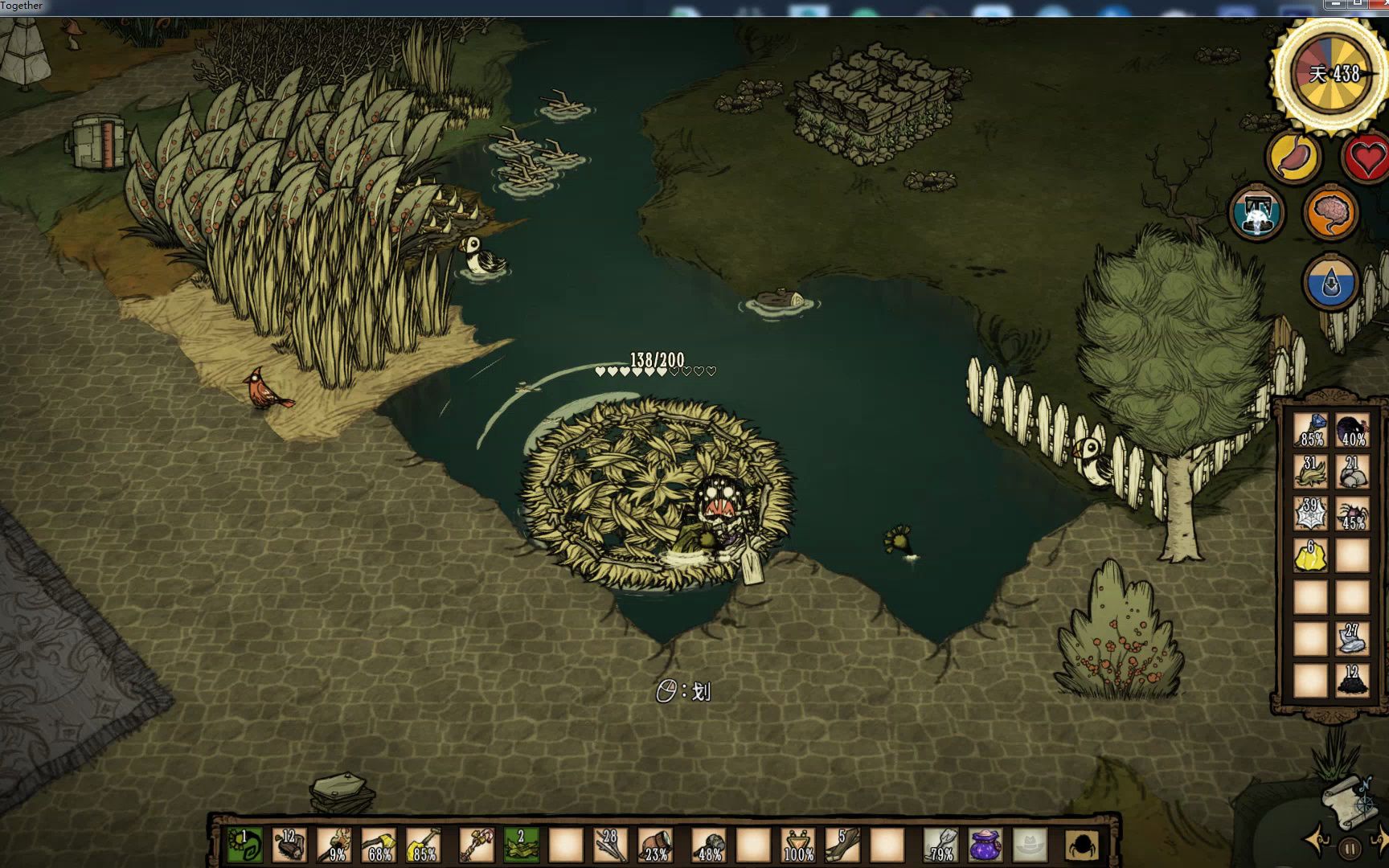Select the stack of 21 rocks
This screenshot has width=1389, height=868.
coord(1352,472)
